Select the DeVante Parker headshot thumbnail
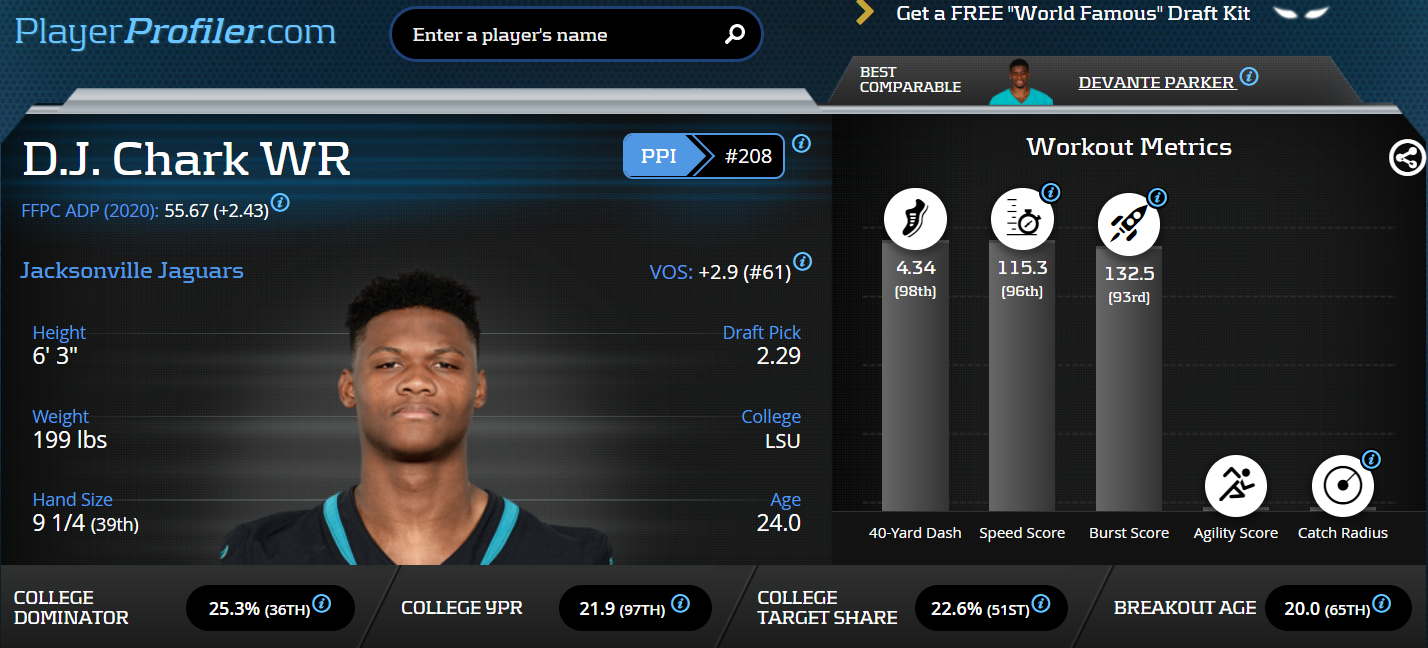1428x648 pixels. (x=1021, y=82)
